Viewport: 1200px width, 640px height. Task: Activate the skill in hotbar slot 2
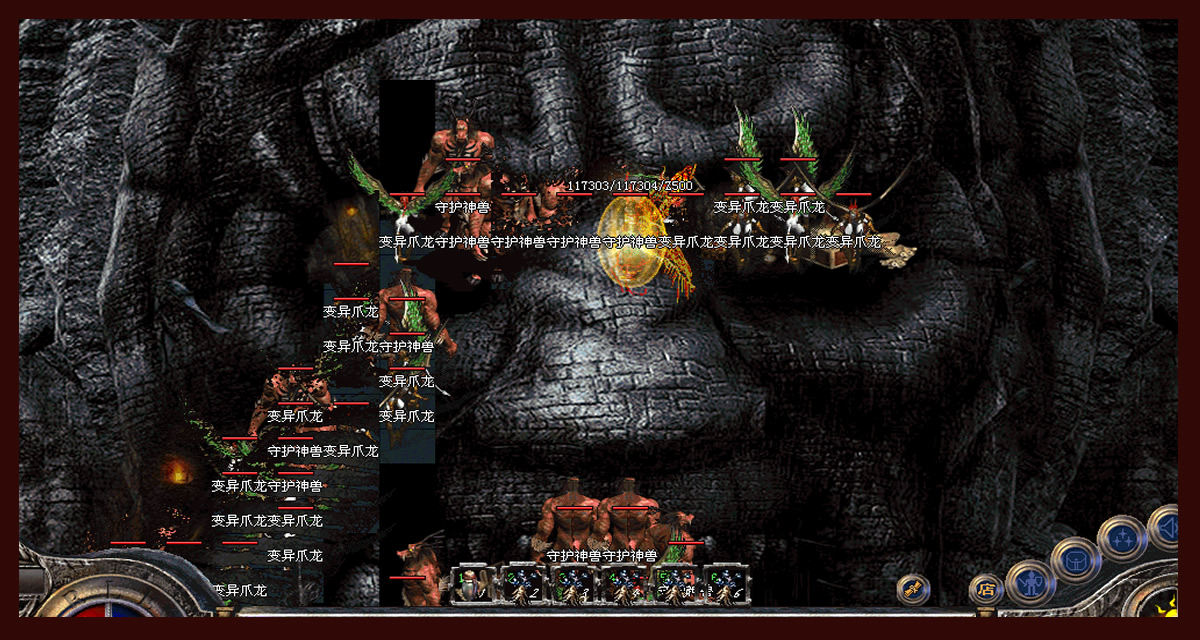point(524,584)
